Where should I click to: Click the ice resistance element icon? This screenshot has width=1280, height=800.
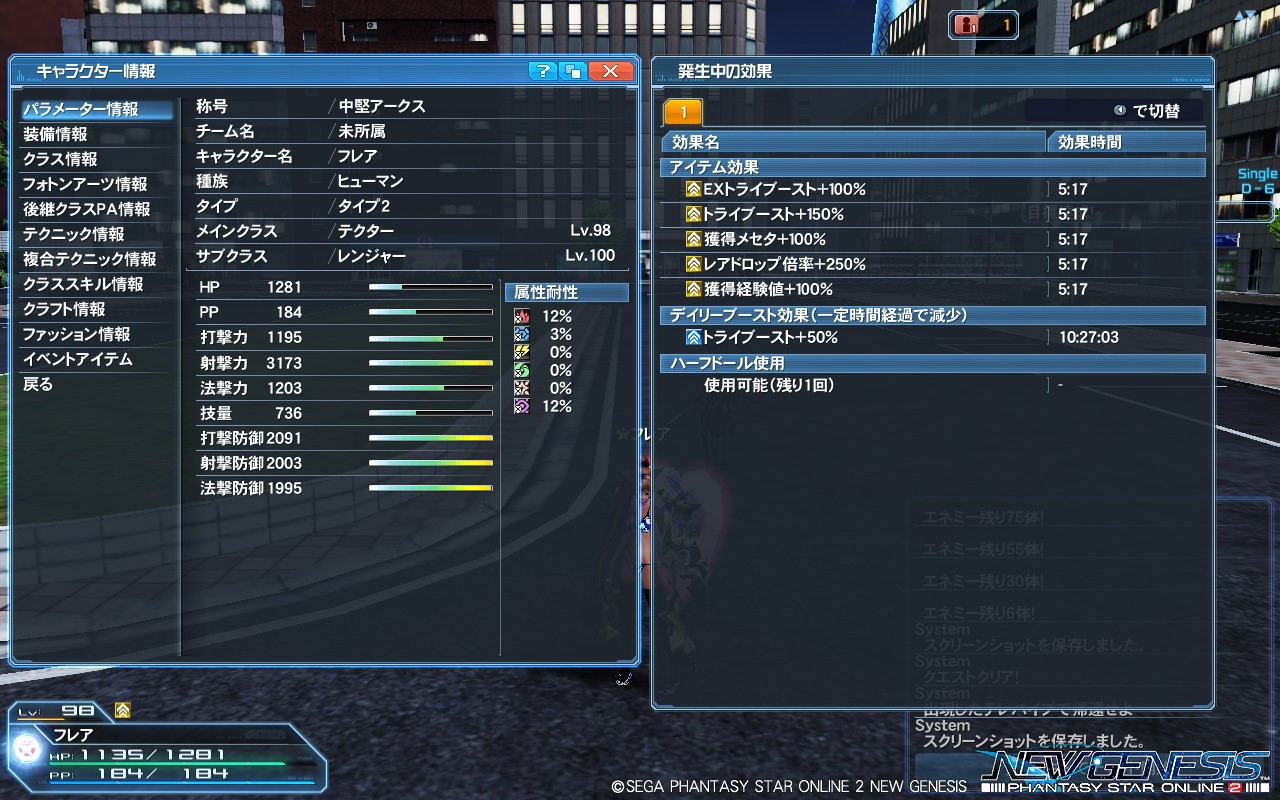(522, 334)
